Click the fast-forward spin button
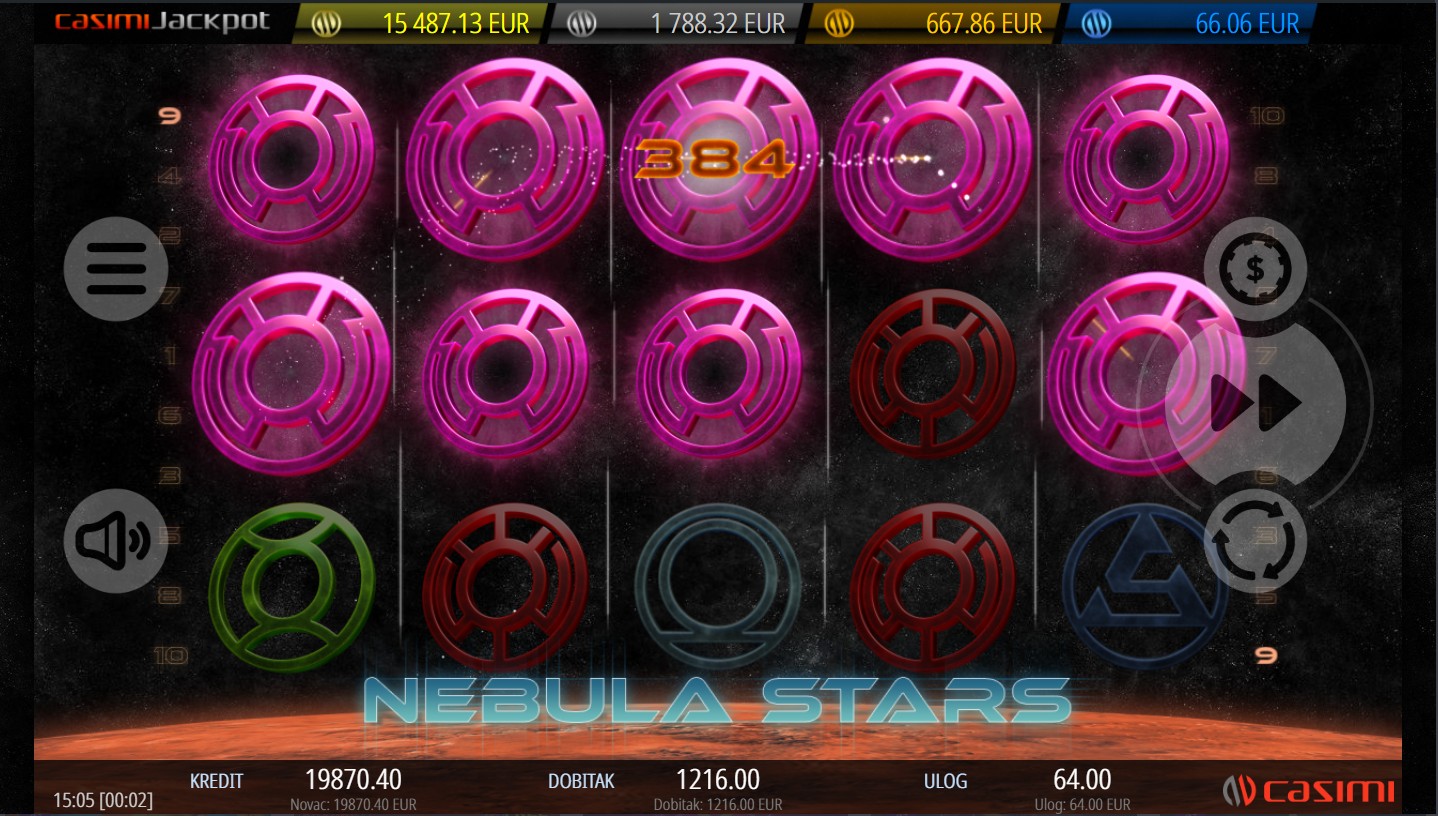The image size is (1438, 816). (1255, 403)
